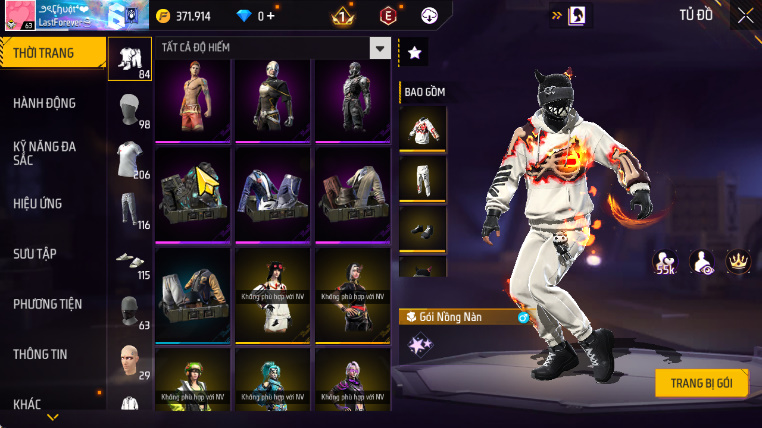Choose the white hoodie top in Bao Gồm

point(422,128)
